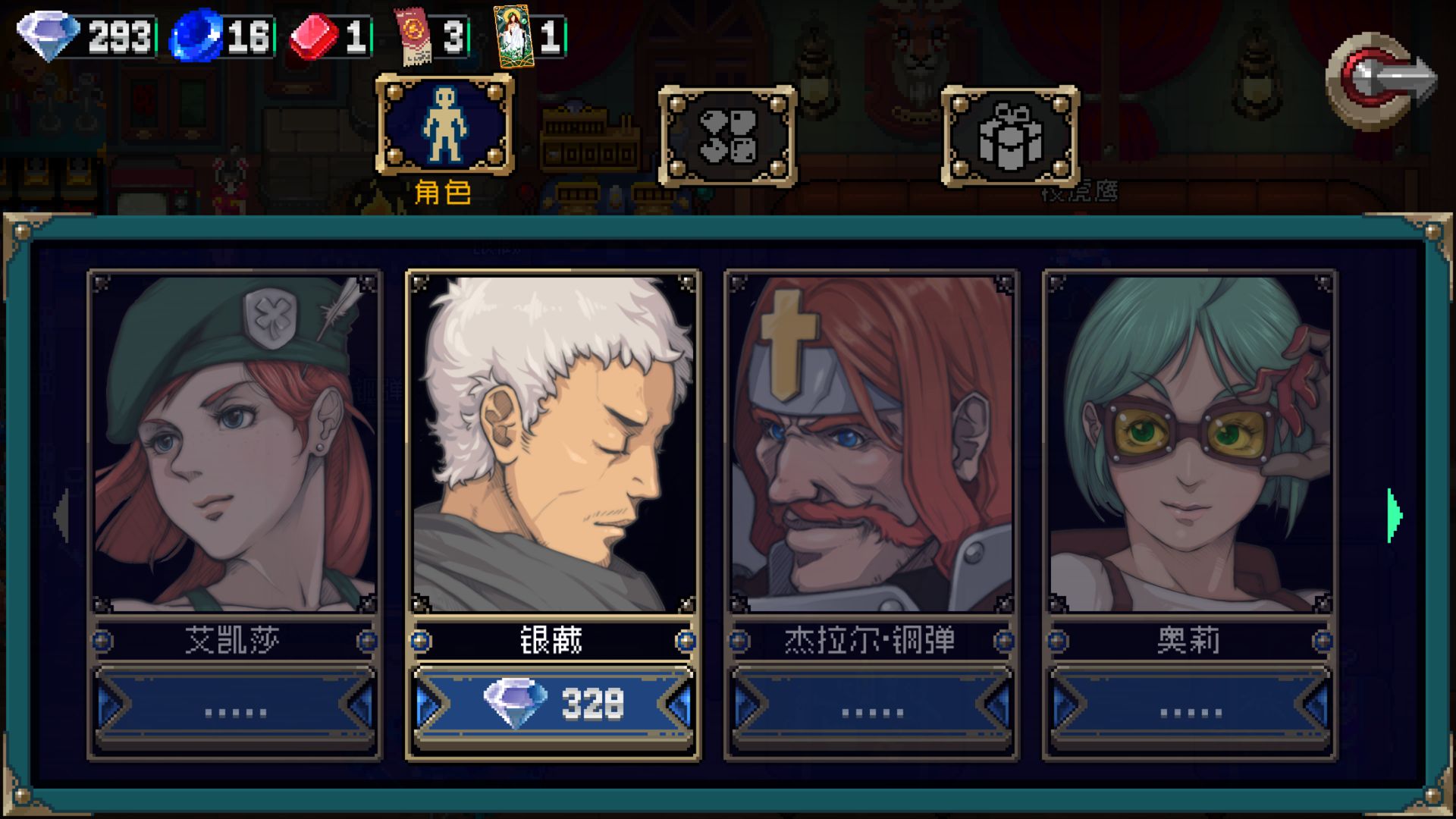Select the 艾凯莎 character portrait
This screenshot has width=1456, height=819.
(x=234, y=444)
